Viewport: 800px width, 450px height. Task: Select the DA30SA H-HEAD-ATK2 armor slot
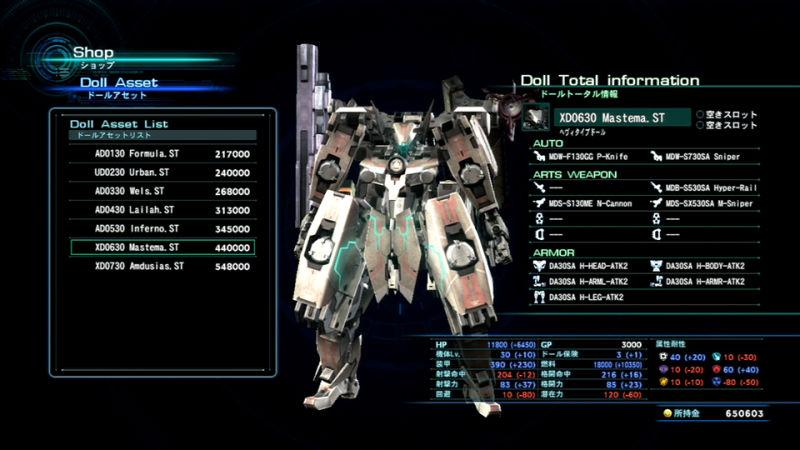click(588, 266)
